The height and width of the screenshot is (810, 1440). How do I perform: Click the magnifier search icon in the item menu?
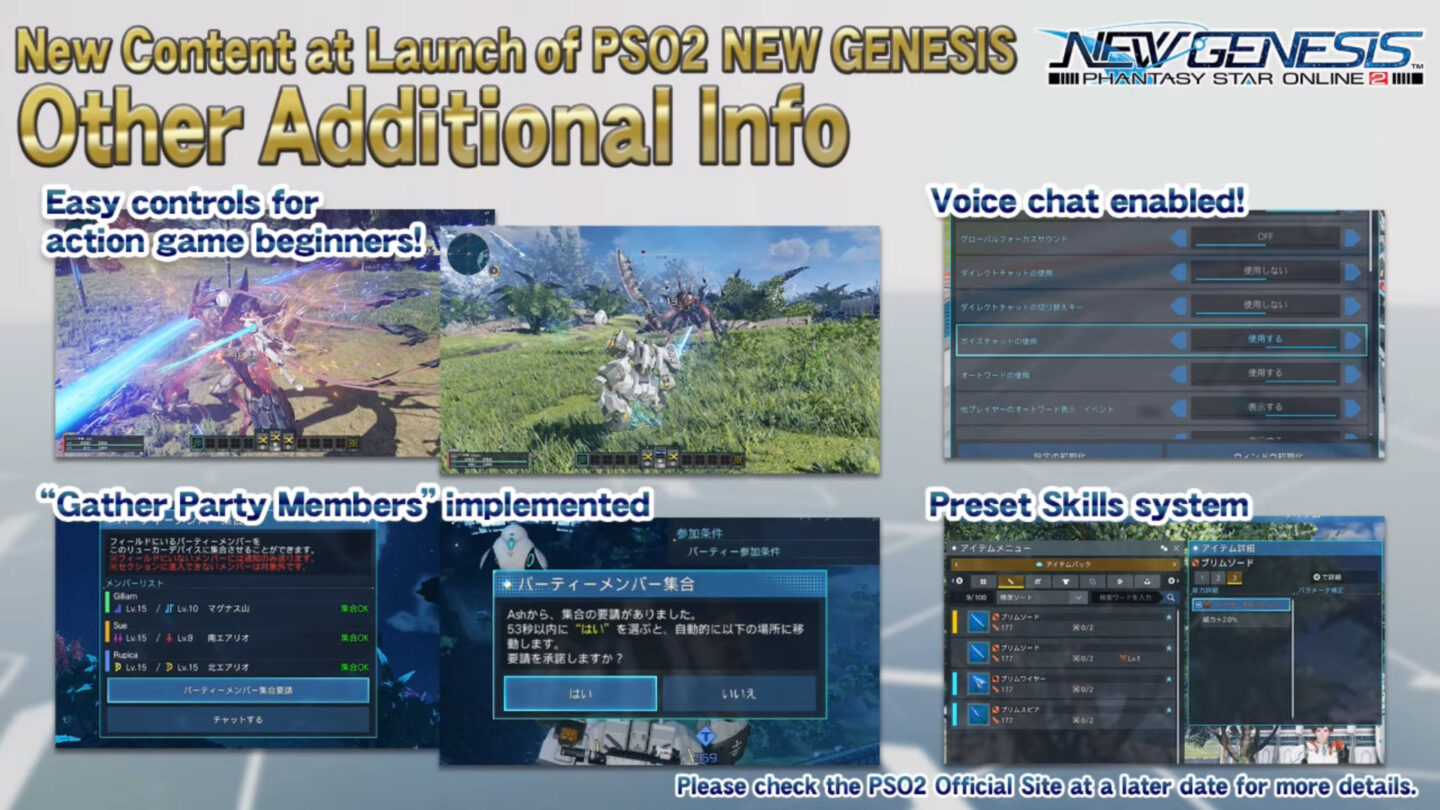[x=1171, y=598]
